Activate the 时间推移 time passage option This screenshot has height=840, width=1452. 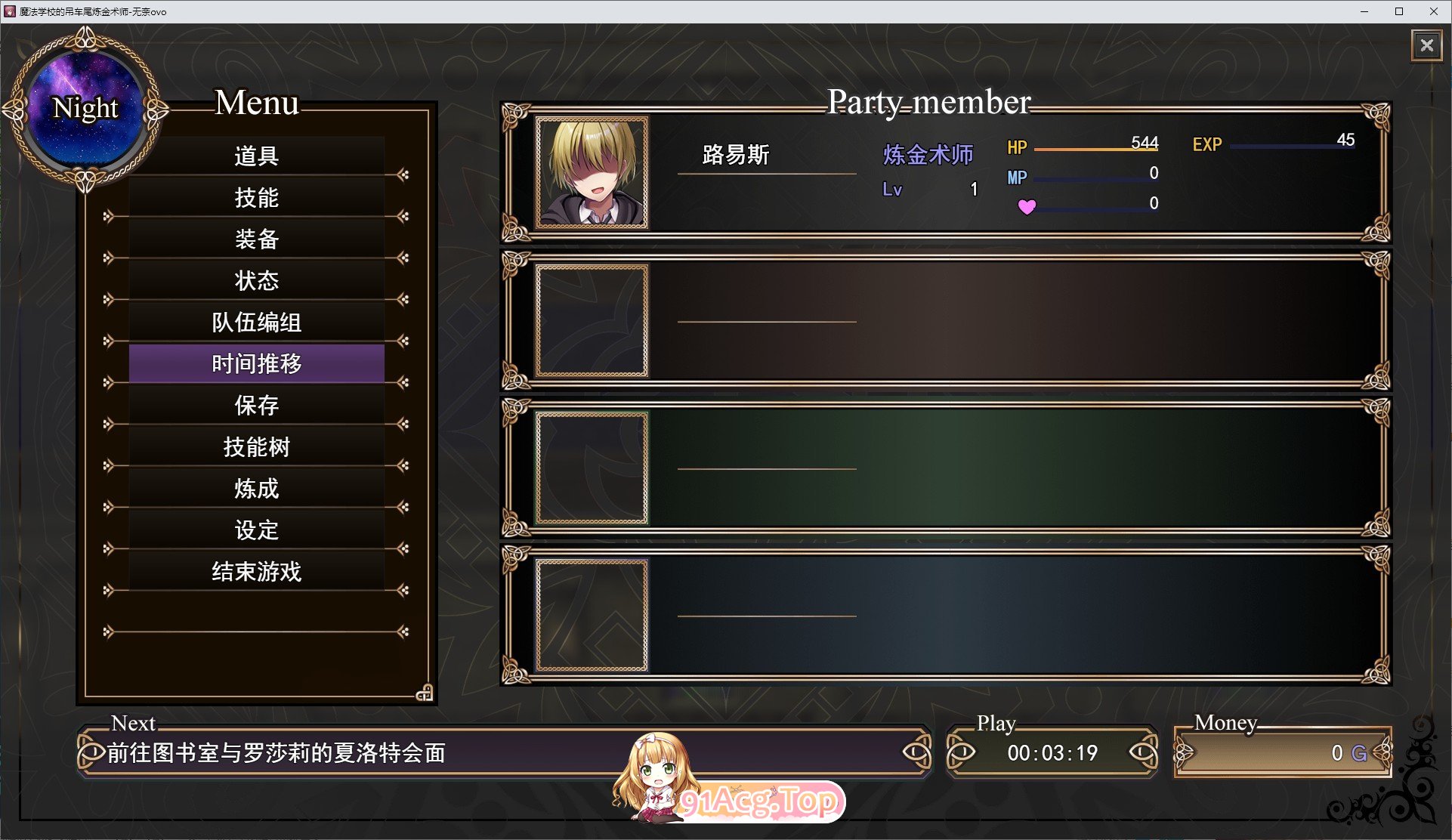point(256,364)
